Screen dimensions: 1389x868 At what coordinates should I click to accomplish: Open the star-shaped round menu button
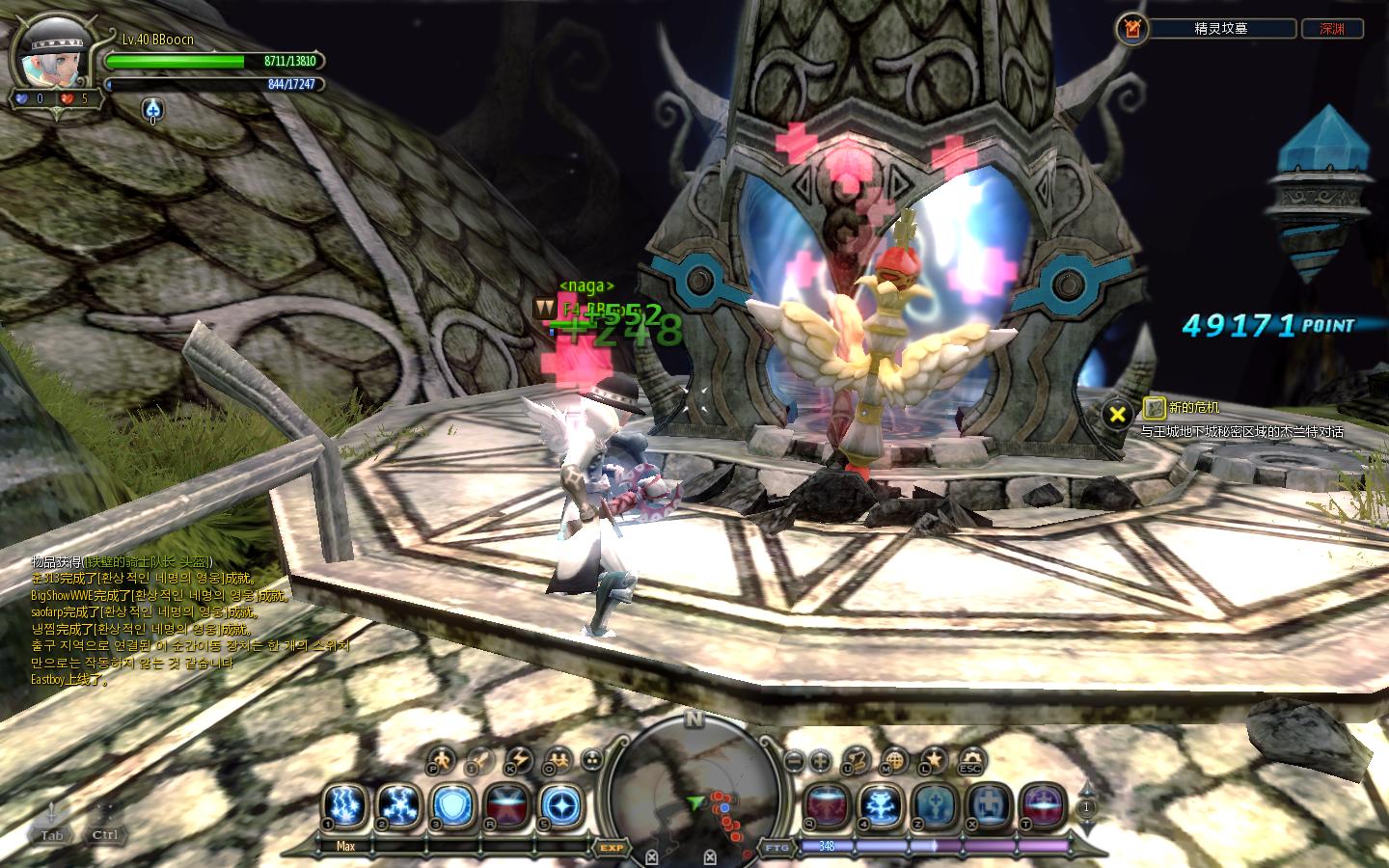coord(933,761)
